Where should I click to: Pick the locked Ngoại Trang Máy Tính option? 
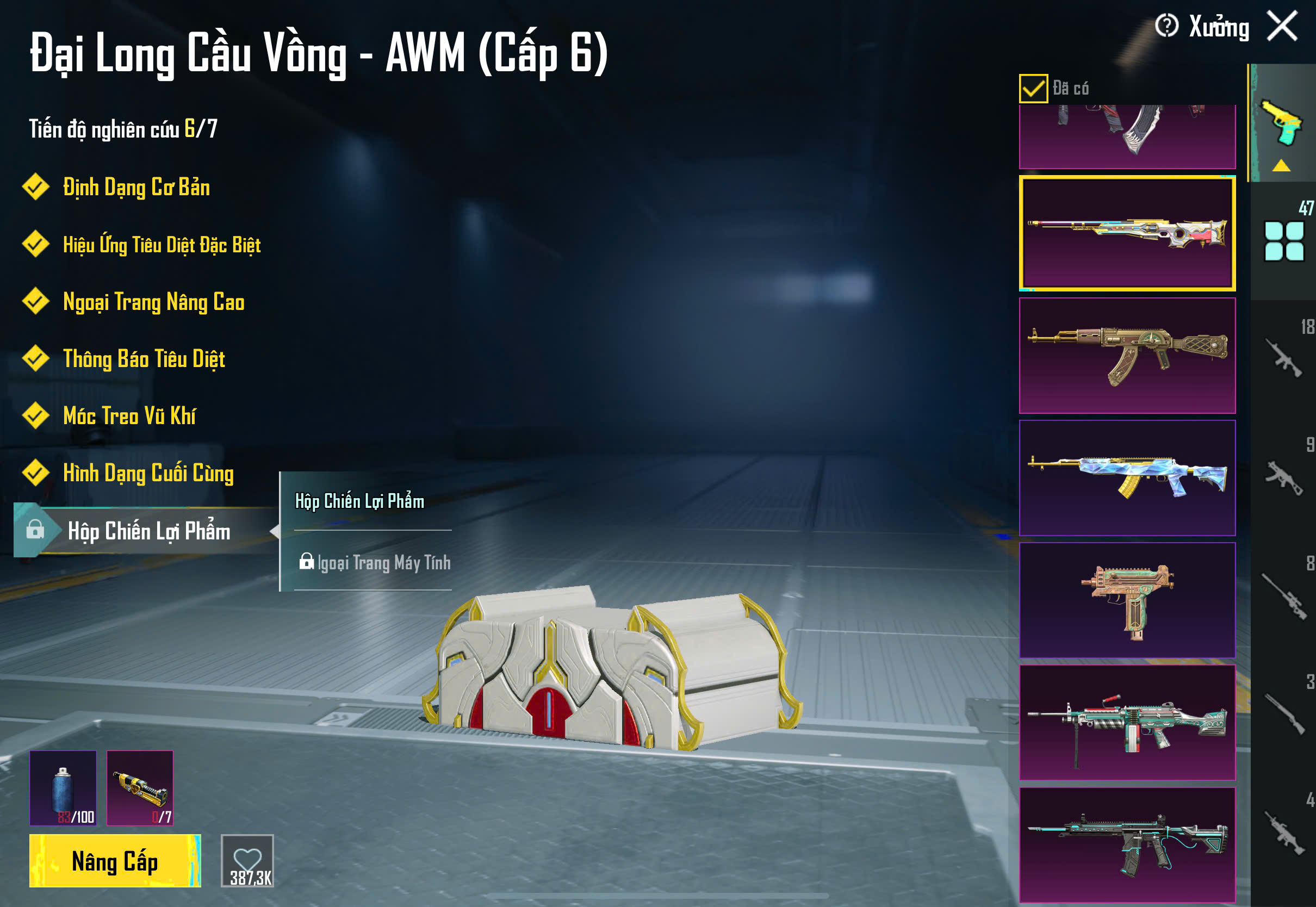pyautogui.click(x=375, y=563)
